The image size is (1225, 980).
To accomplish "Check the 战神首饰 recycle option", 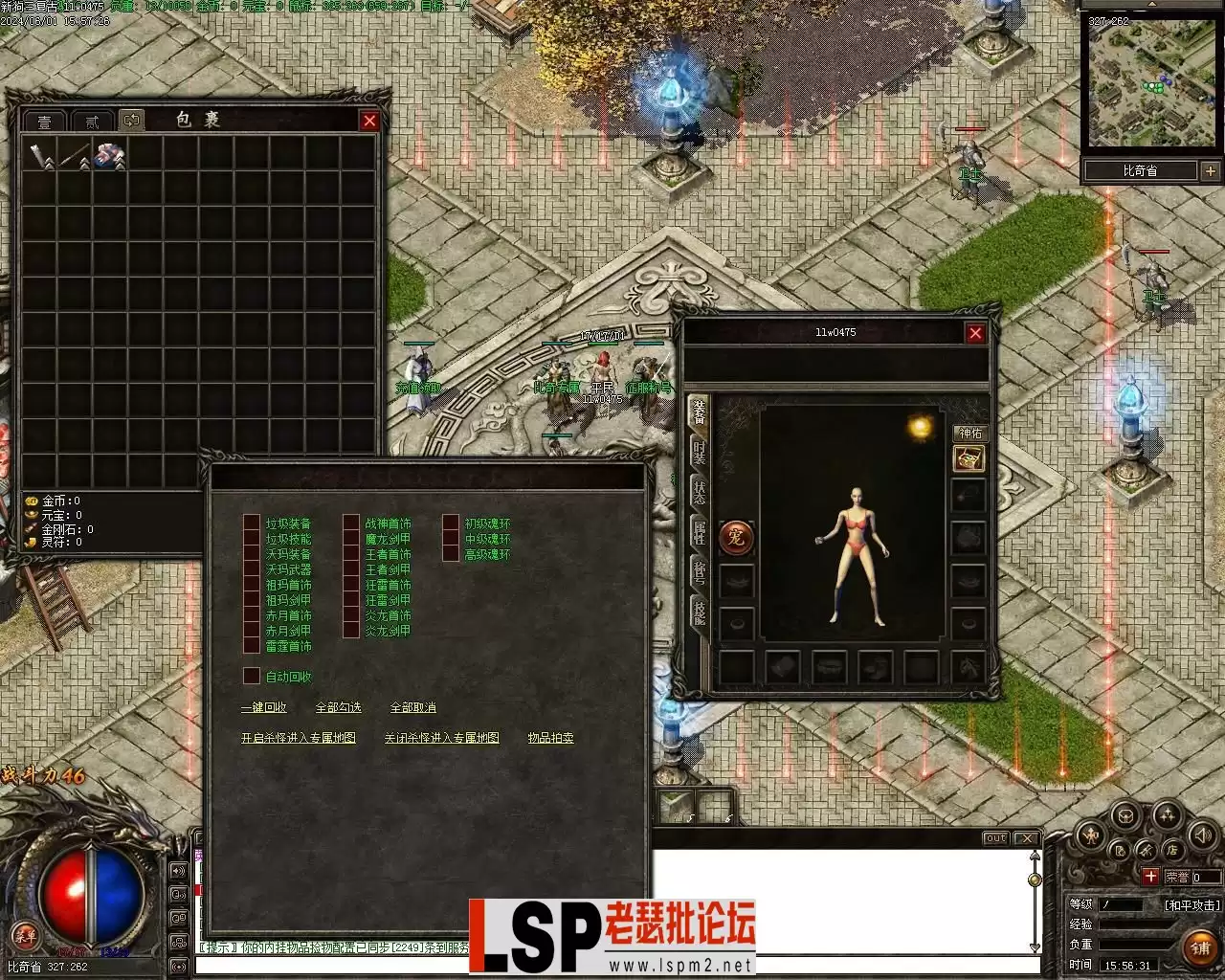I will [x=352, y=523].
